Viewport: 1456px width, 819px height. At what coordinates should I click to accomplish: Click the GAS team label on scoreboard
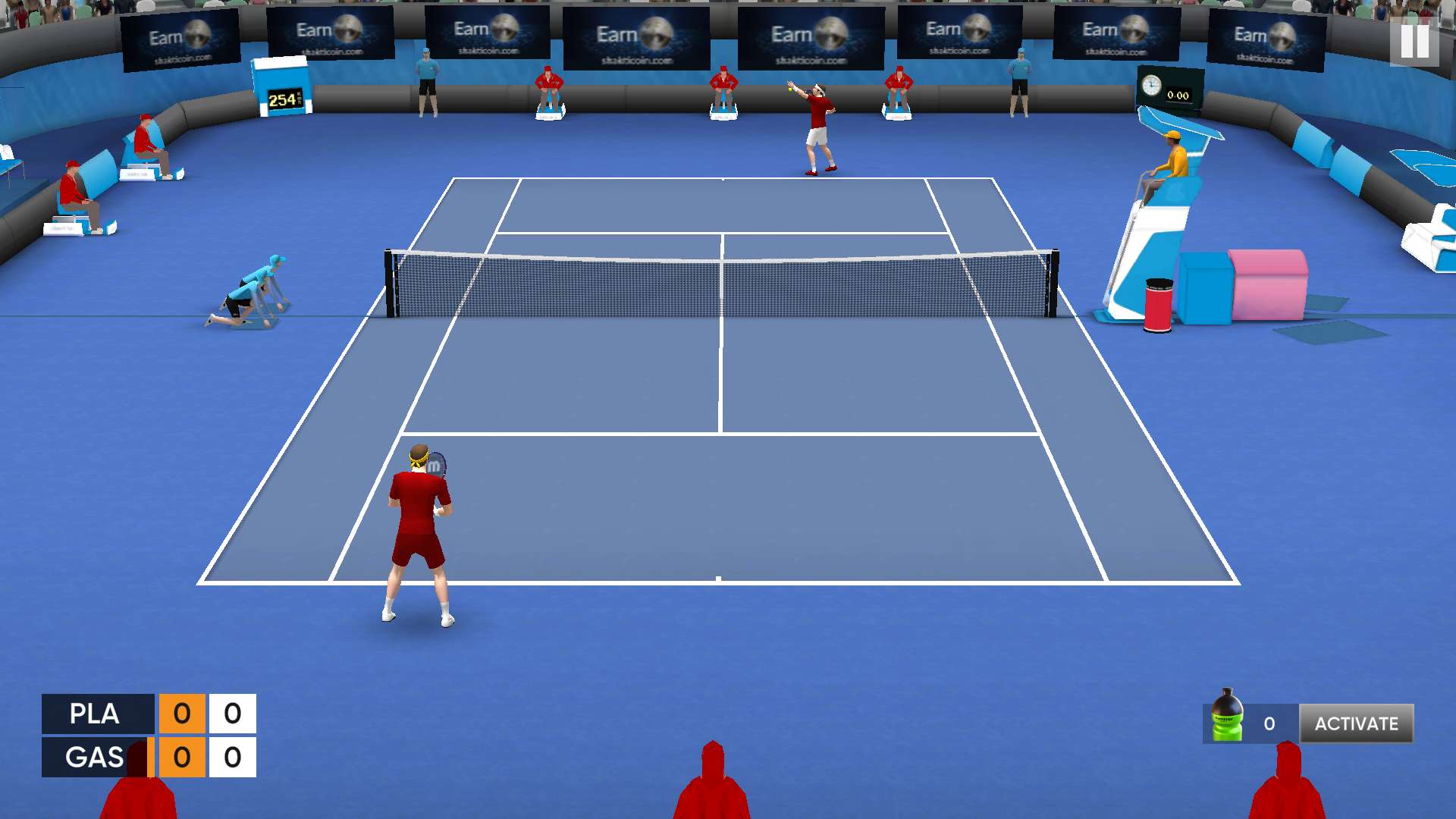(94, 757)
